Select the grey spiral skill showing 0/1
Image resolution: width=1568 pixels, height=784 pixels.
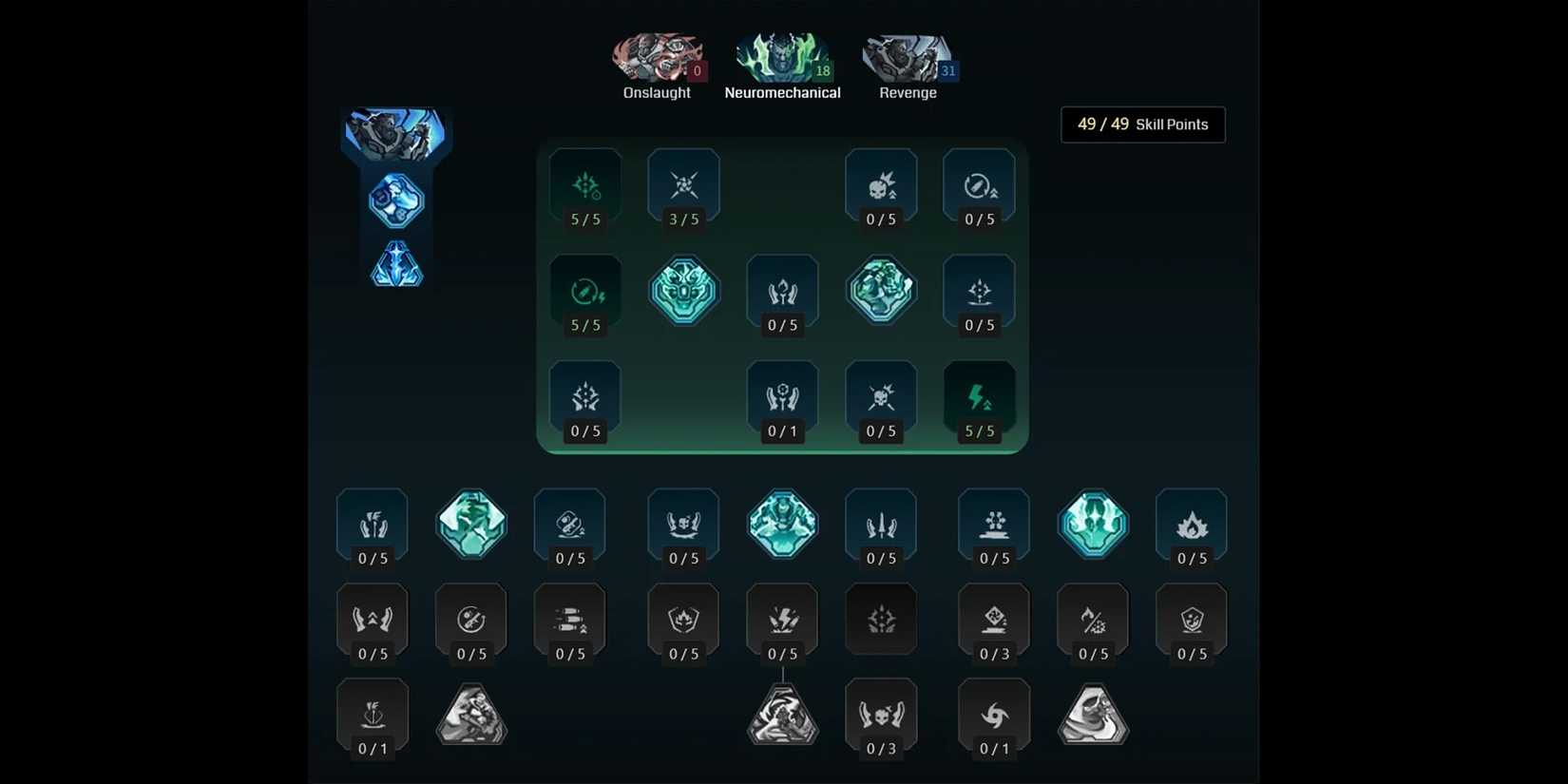pyautogui.click(x=994, y=715)
